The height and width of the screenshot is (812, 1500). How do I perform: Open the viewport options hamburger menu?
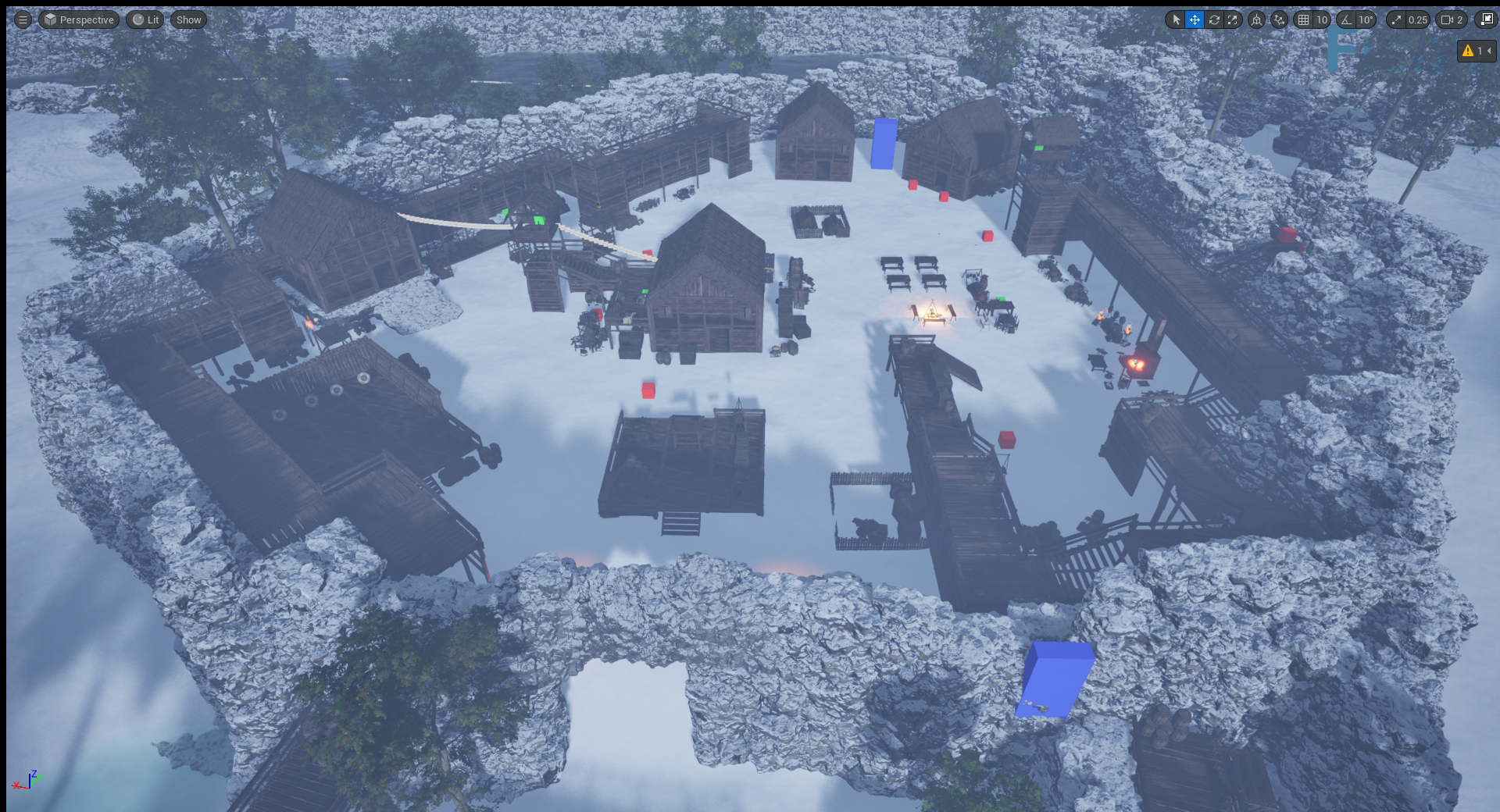click(23, 20)
